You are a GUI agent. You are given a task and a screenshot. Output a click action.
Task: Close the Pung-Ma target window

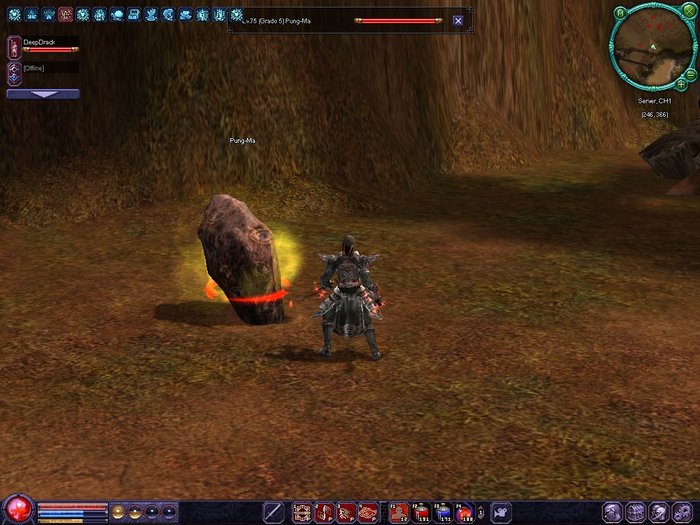pyautogui.click(x=458, y=20)
